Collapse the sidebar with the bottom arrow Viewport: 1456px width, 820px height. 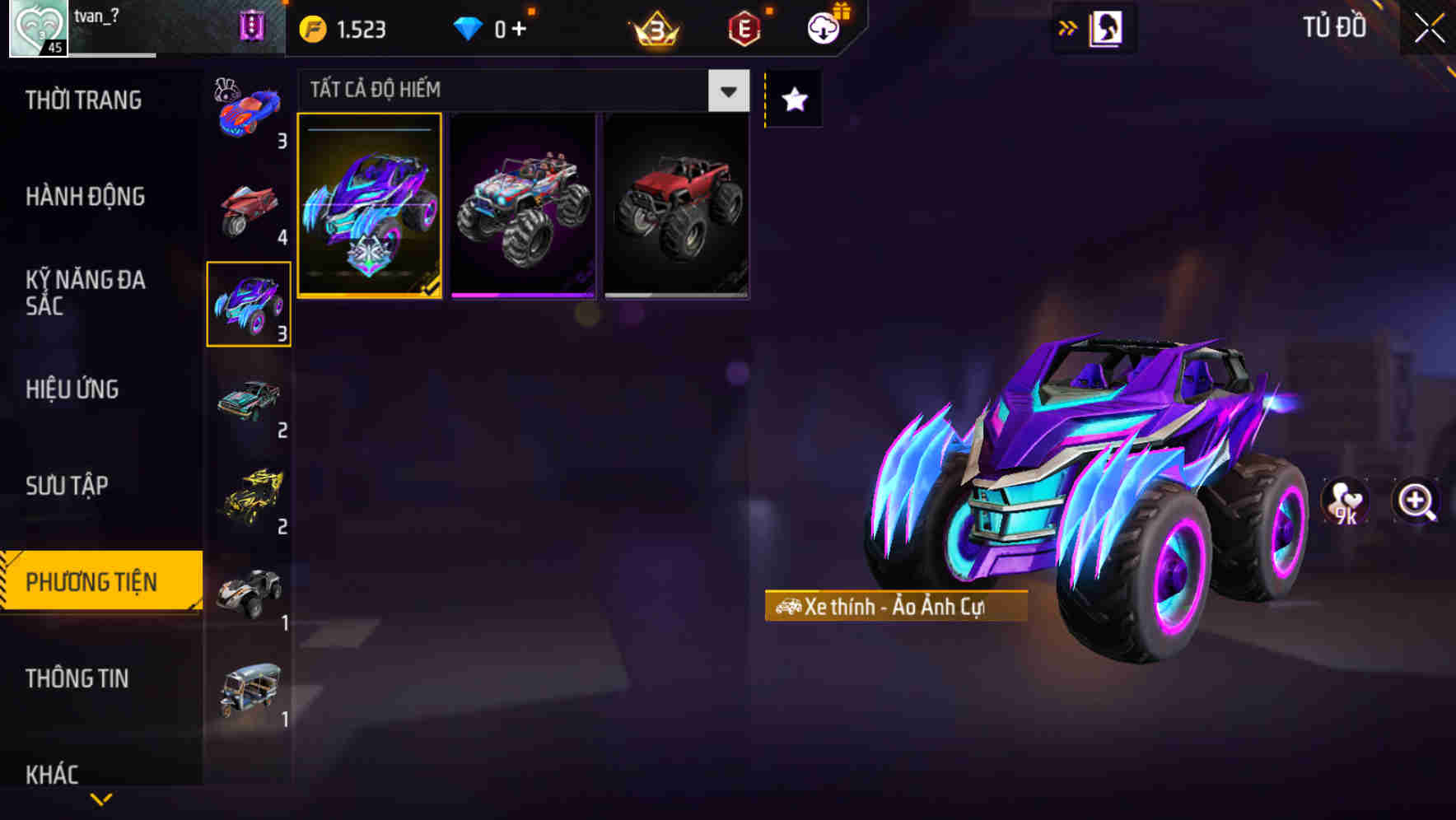[100, 798]
